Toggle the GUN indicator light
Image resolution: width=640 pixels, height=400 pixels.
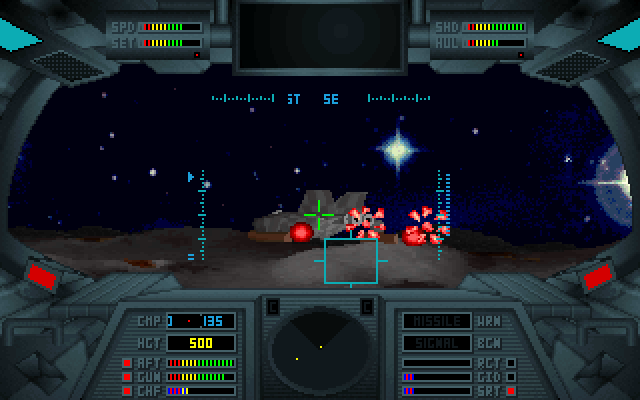coord(127,377)
